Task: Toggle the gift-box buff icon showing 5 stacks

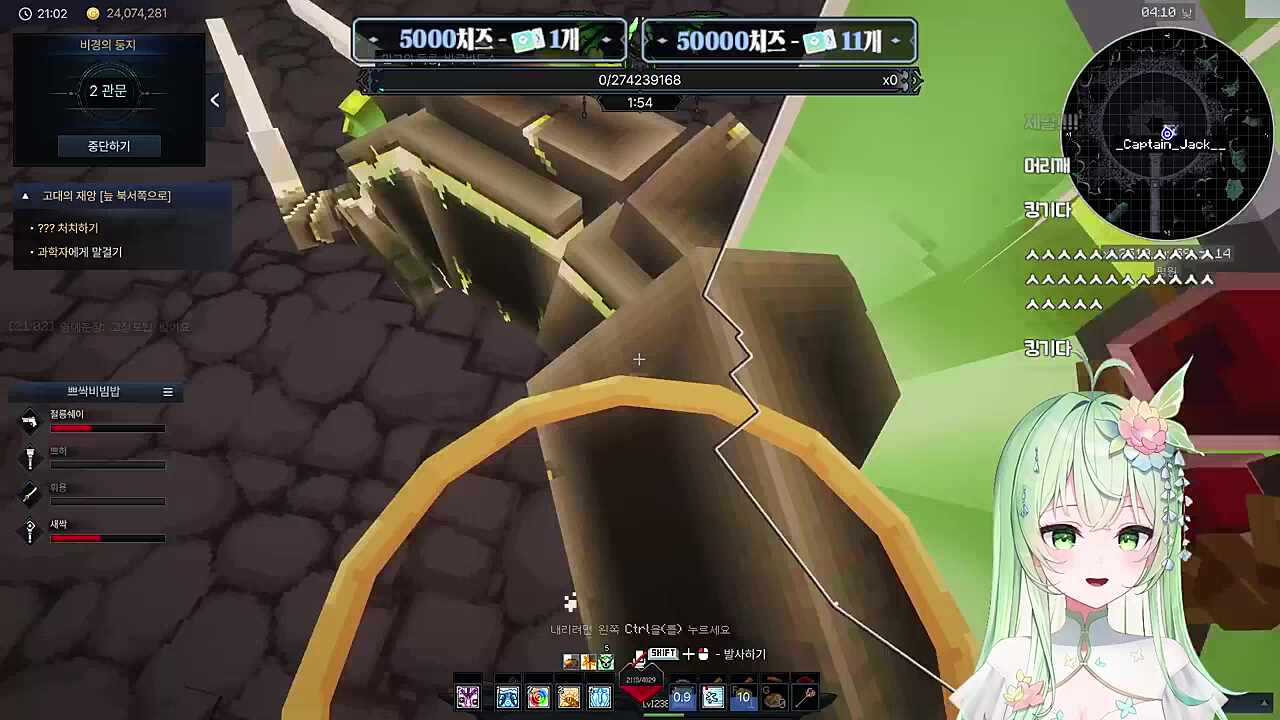Action: (x=588, y=660)
